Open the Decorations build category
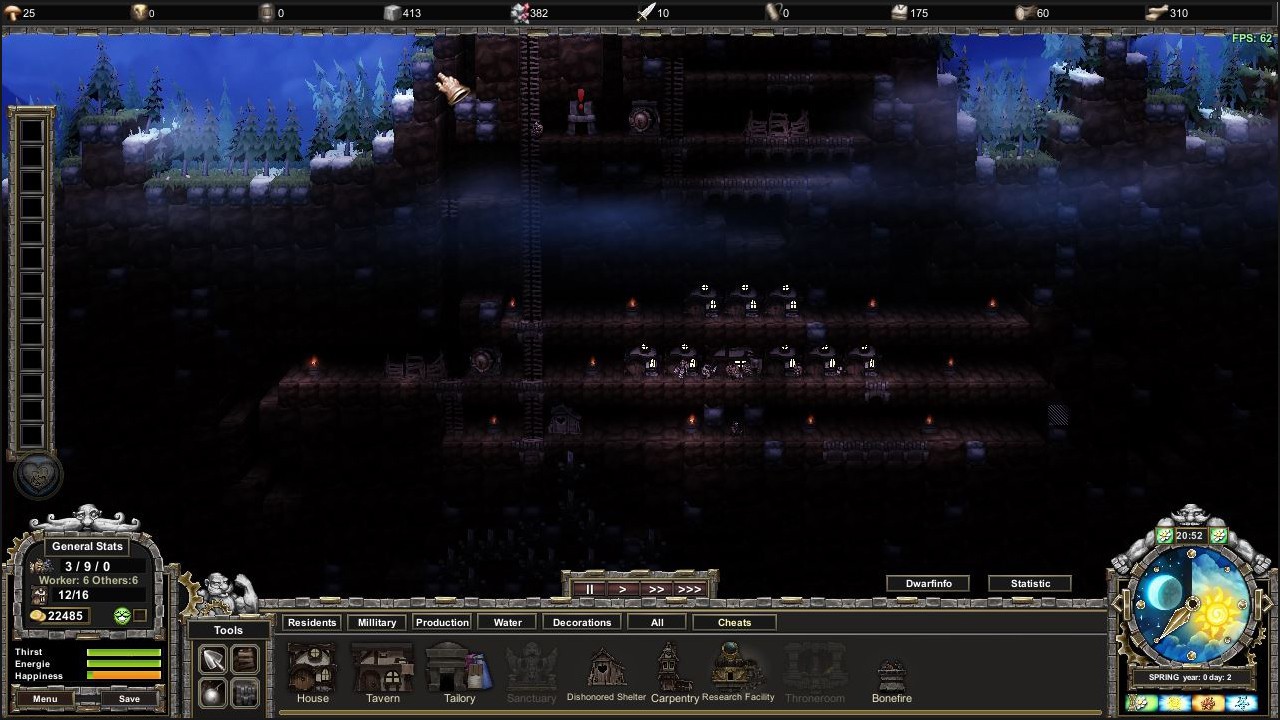Image resolution: width=1280 pixels, height=720 pixels. [582, 622]
